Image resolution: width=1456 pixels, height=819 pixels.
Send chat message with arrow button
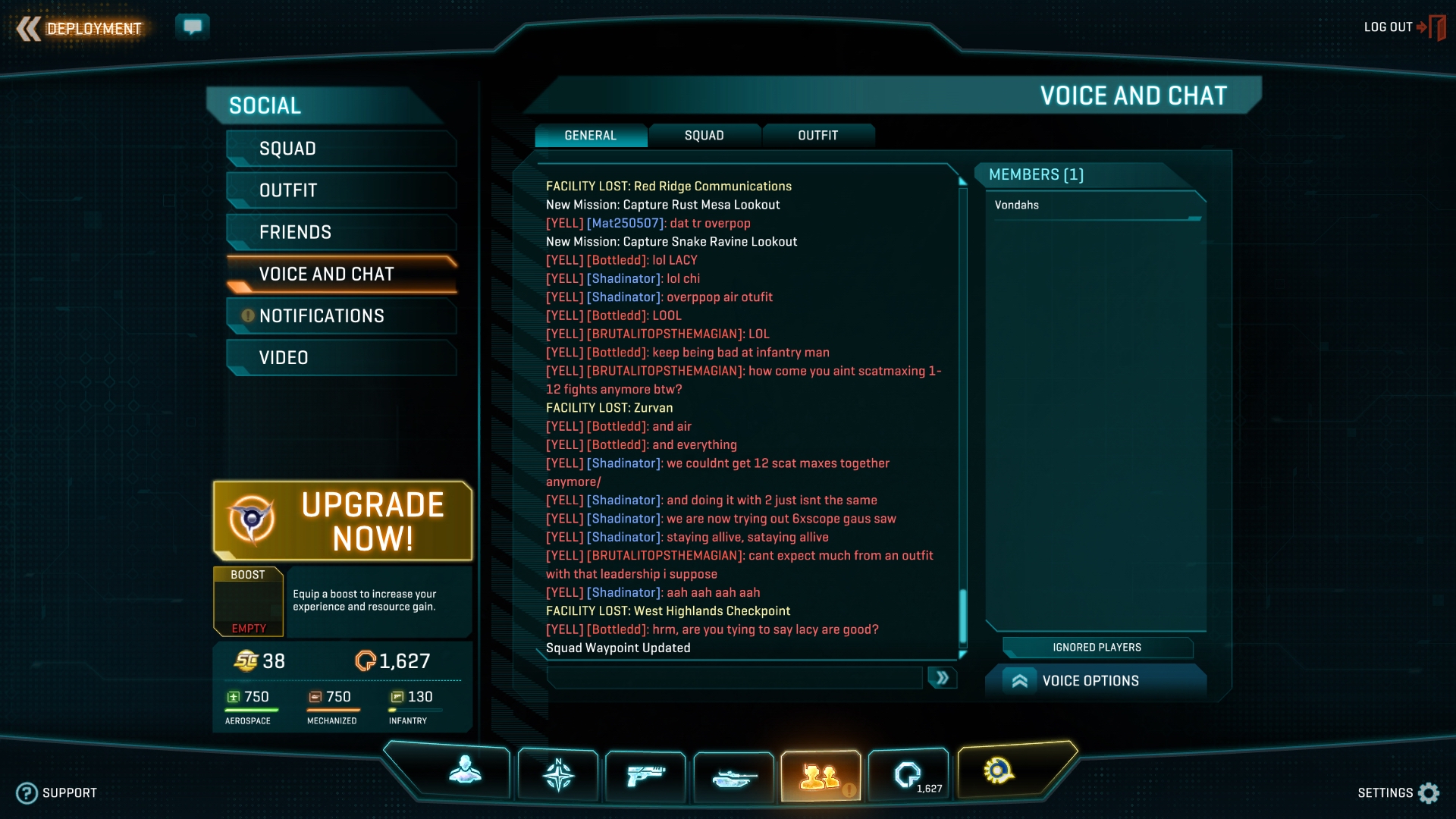(x=942, y=678)
